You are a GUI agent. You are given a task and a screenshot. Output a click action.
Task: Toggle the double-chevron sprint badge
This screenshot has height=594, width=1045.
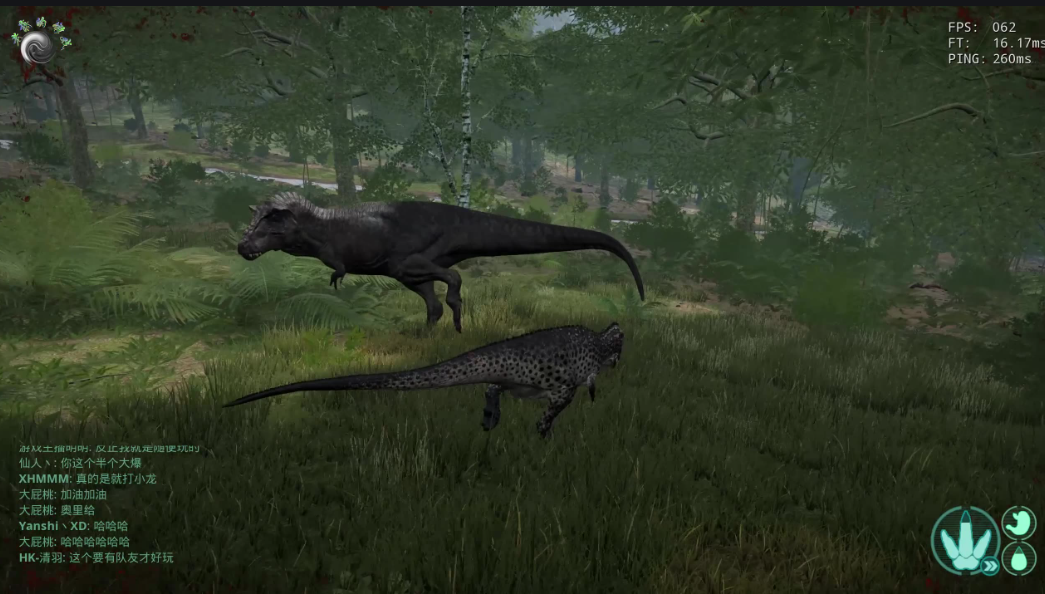989,566
